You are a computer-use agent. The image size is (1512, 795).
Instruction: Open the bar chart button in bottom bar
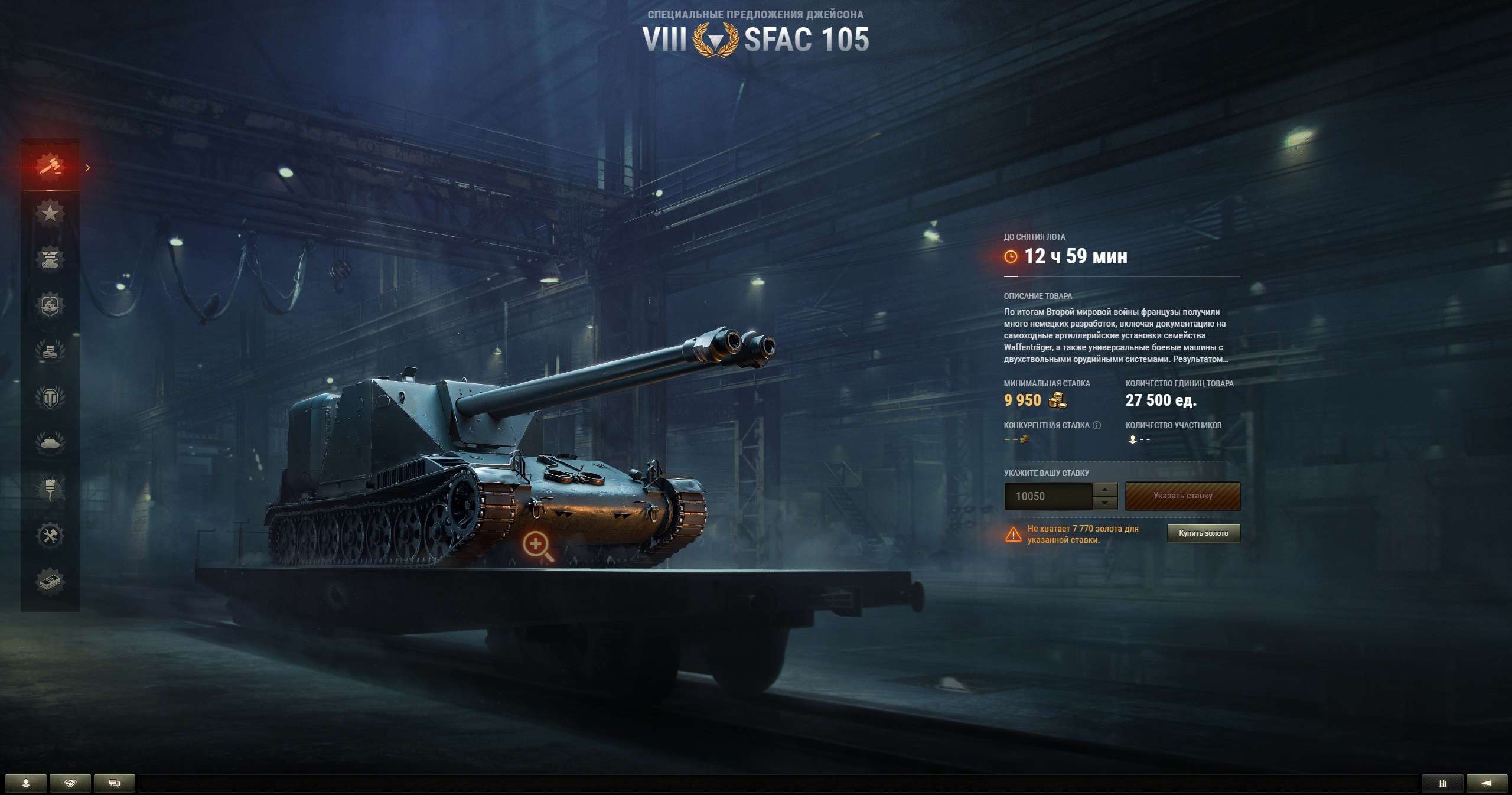tap(1442, 783)
